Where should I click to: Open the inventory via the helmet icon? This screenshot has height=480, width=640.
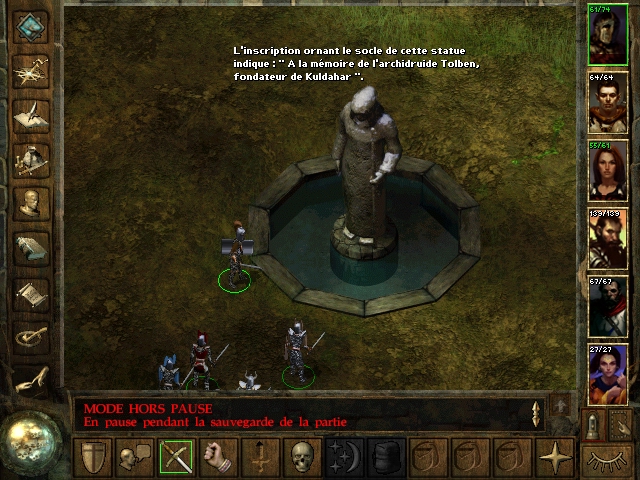(x=32, y=158)
